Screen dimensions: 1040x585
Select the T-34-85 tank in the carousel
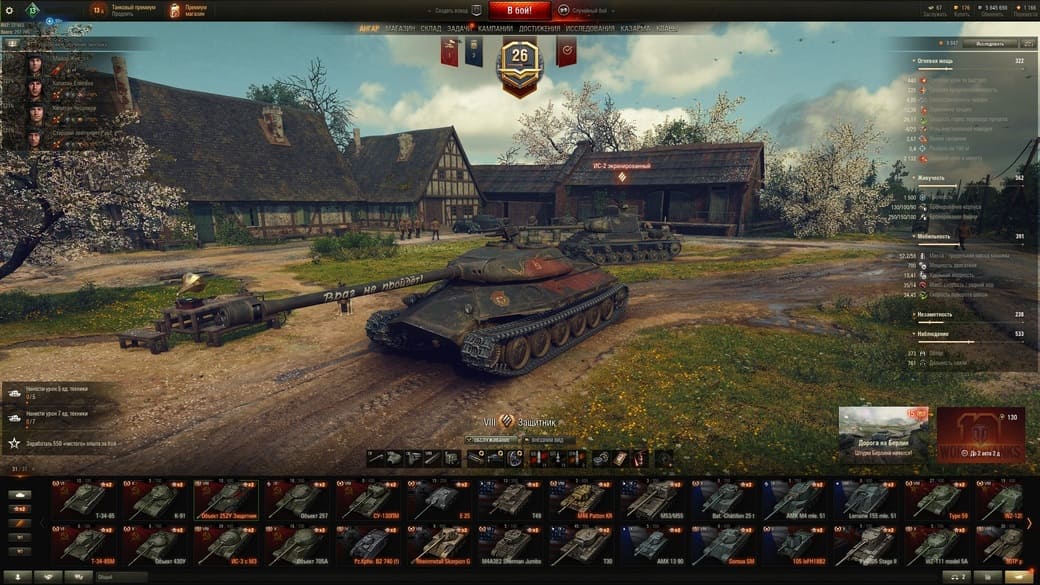click(x=85, y=498)
